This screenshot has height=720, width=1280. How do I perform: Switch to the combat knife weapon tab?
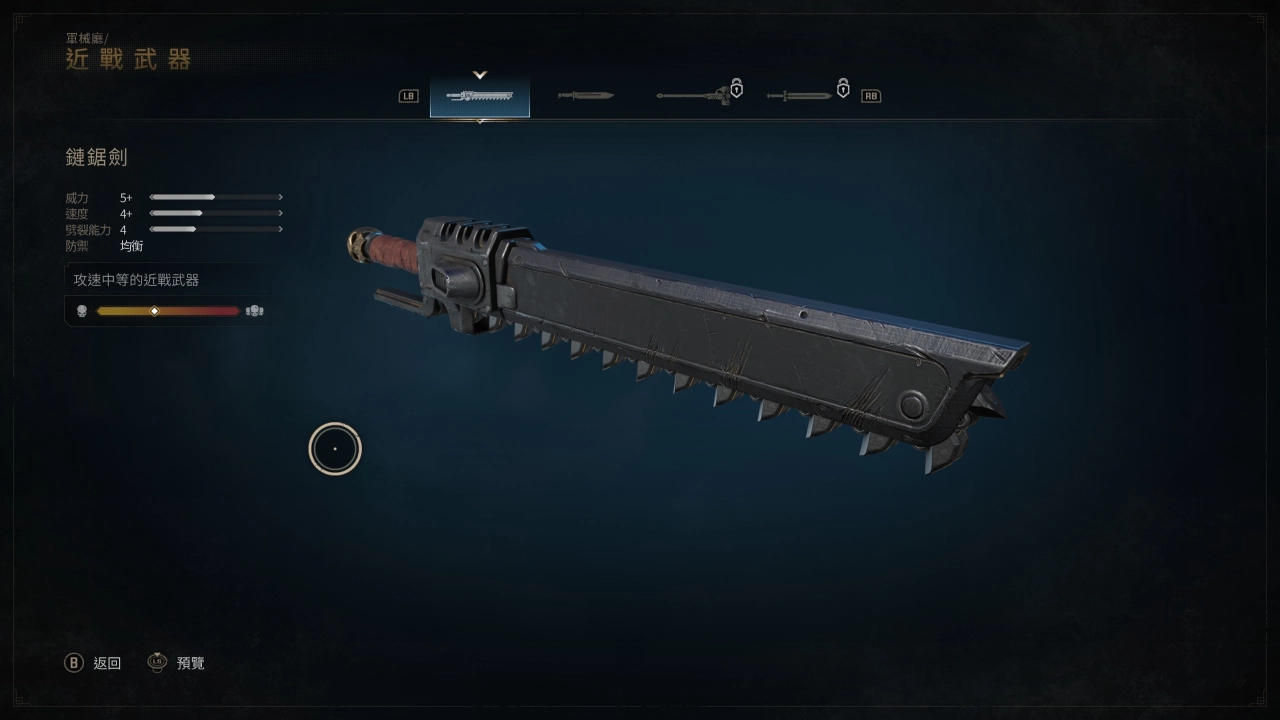(585, 96)
